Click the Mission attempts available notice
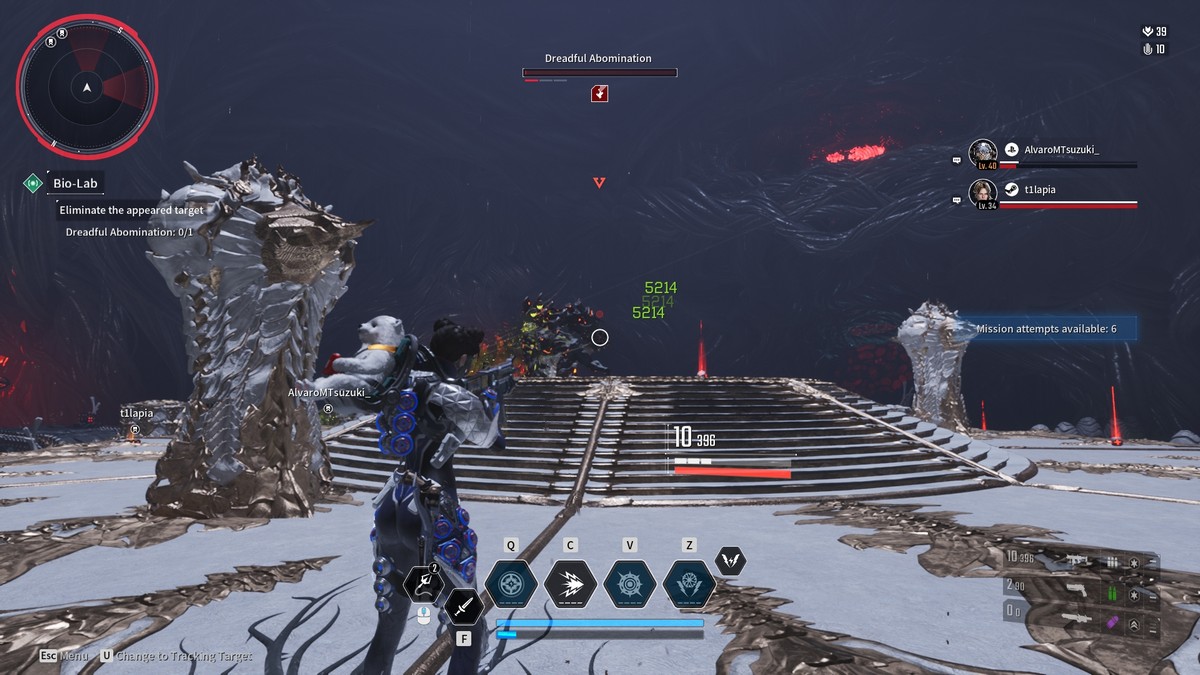 point(1046,329)
